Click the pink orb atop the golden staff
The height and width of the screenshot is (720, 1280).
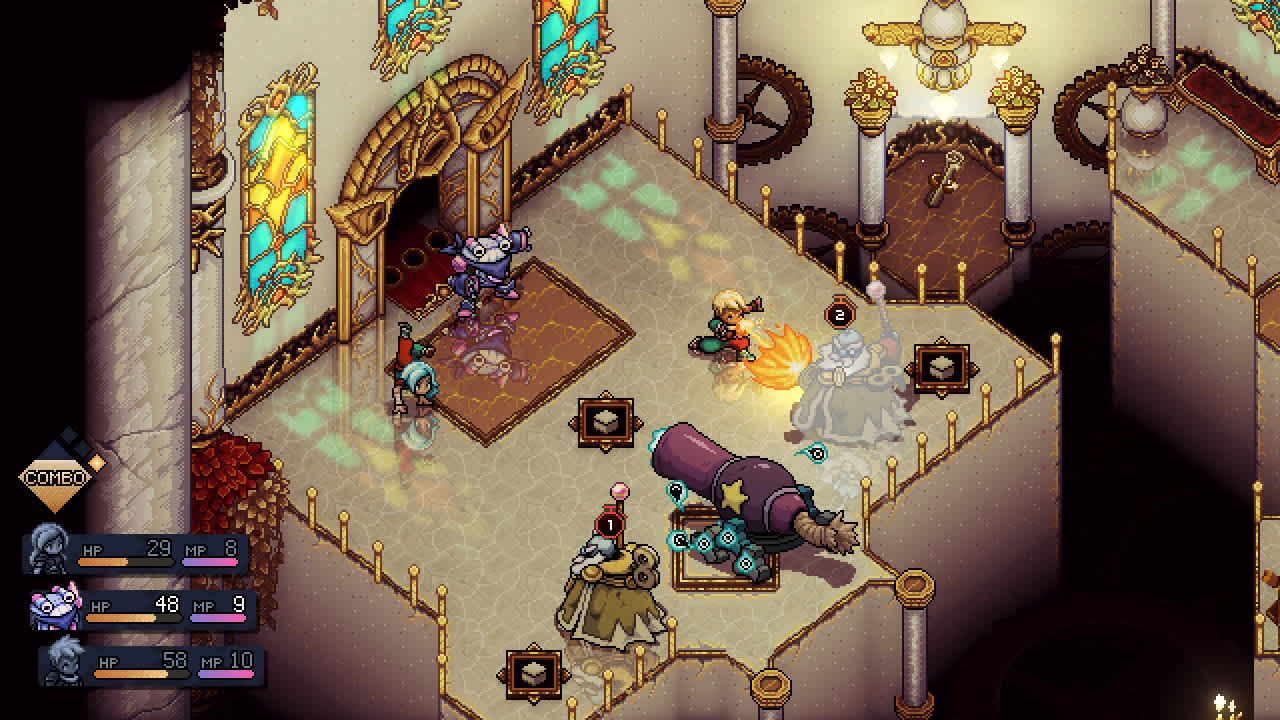coord(619,492)
